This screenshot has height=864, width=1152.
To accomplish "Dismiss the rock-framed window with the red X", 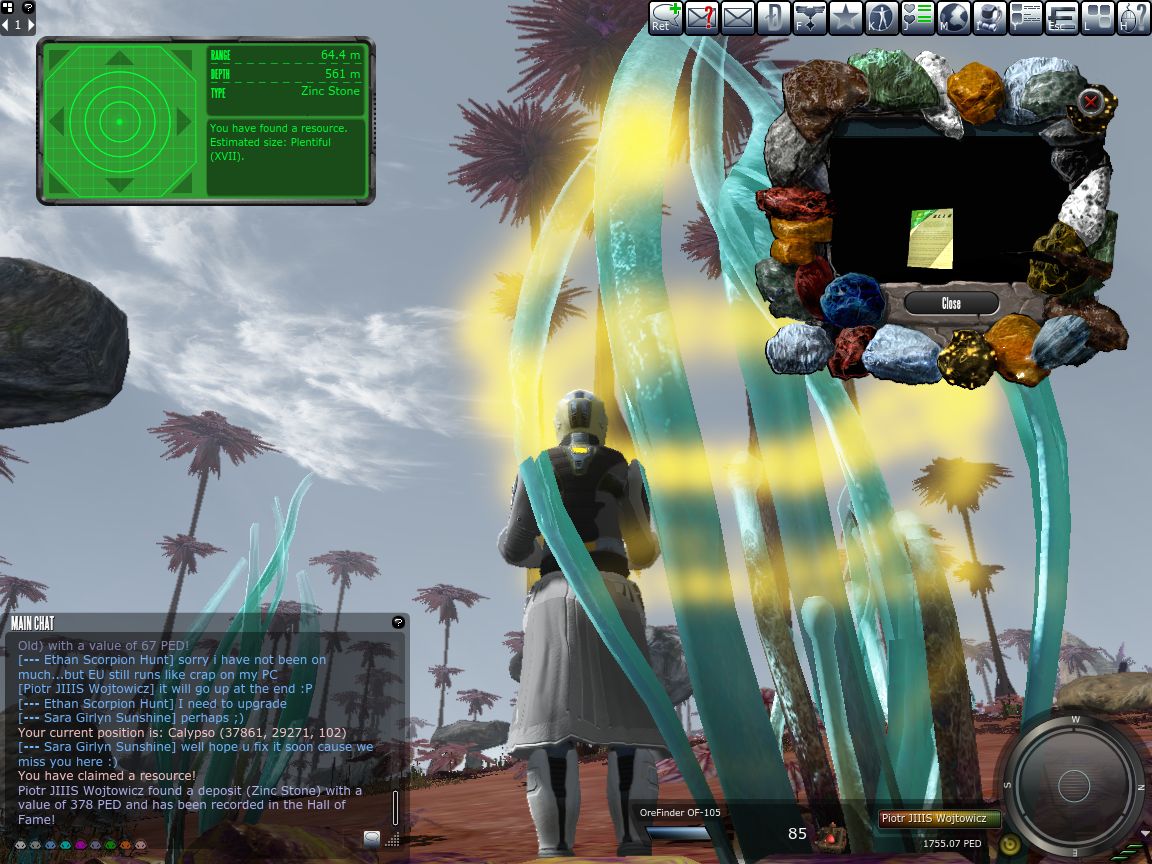I will 1091,101.
